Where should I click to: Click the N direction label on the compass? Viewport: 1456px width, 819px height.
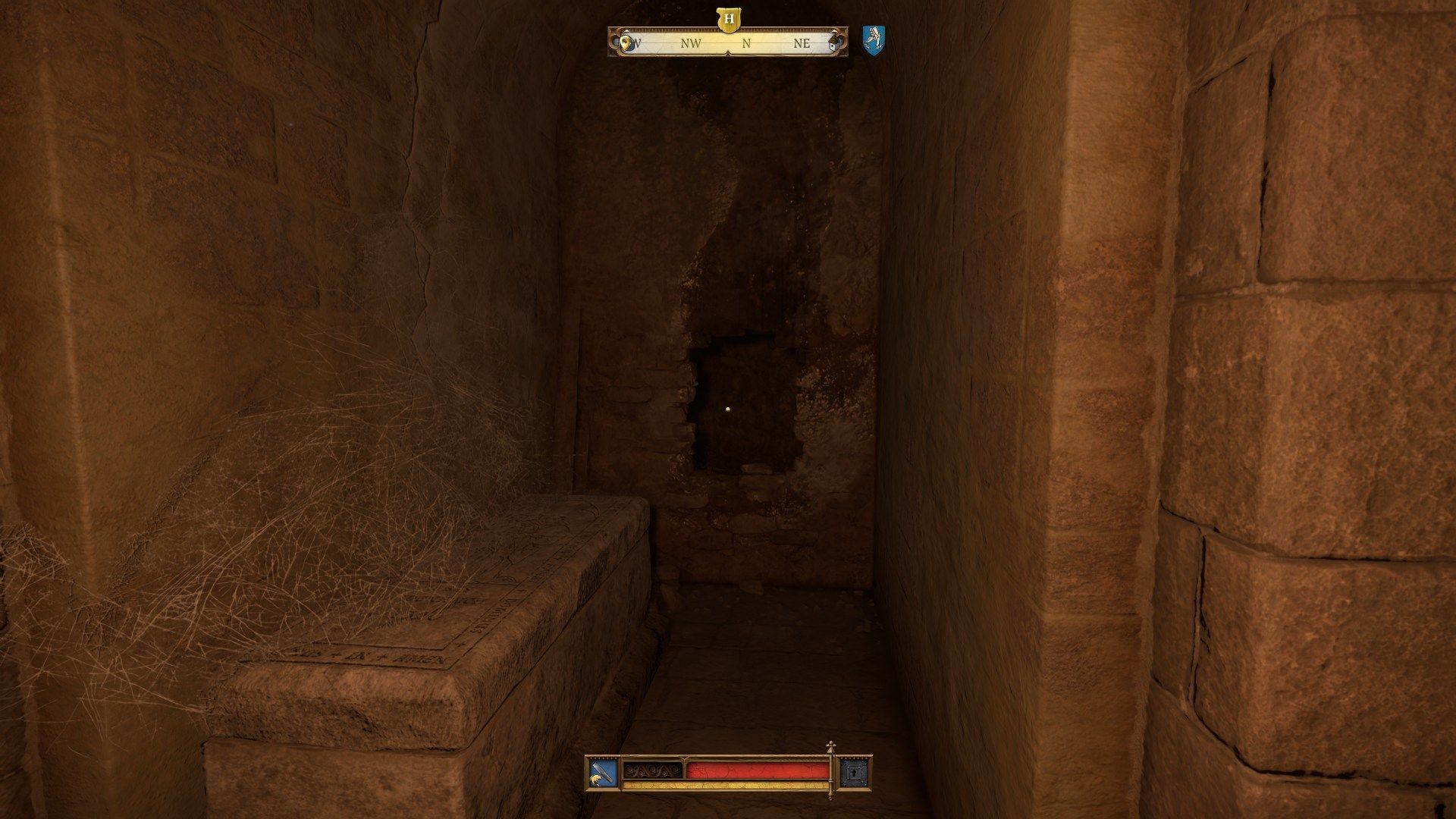coord(746,44)
